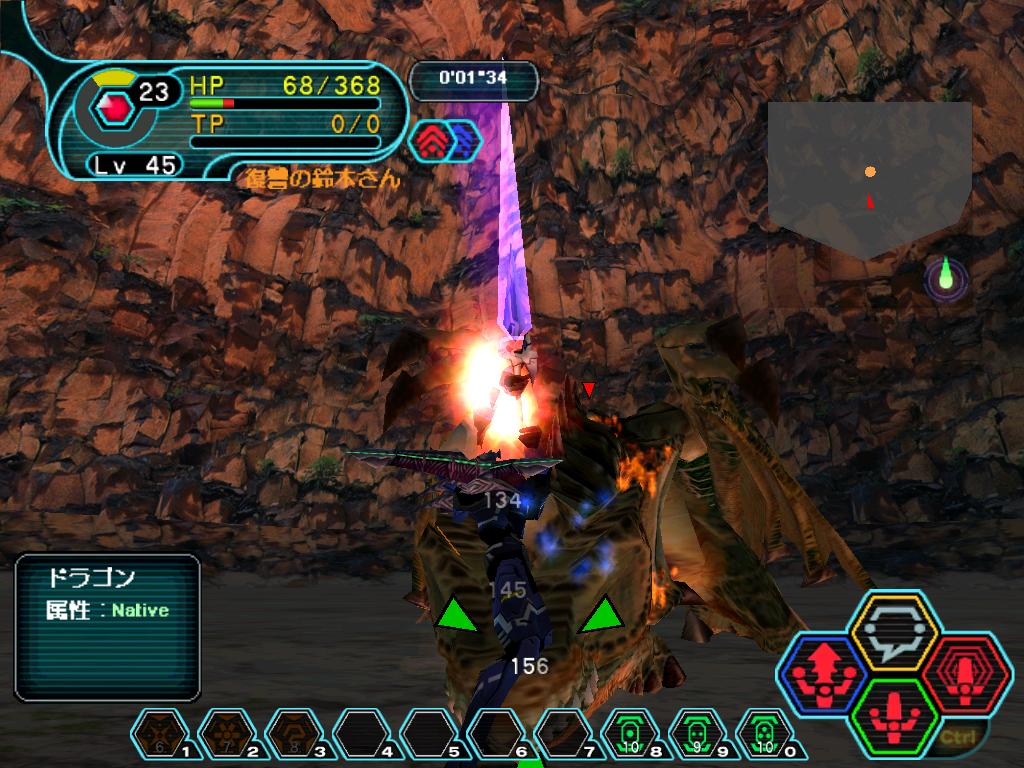The width and height of the screenshot is (1024, 768).
Task: Select the technique in quick slot 2
Action: [x=226, y=737]
